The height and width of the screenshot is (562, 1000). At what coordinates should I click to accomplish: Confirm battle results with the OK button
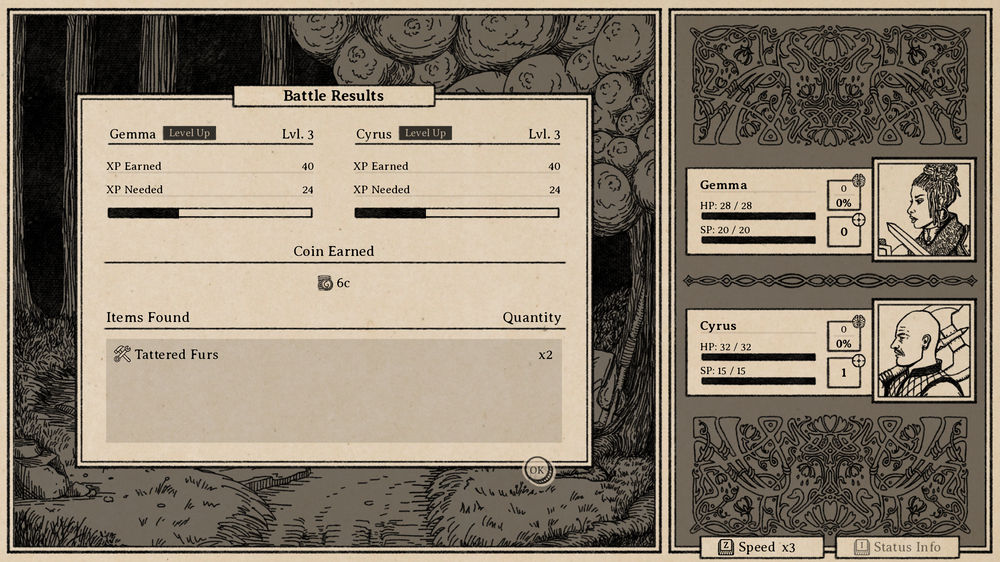click(537, 469)
